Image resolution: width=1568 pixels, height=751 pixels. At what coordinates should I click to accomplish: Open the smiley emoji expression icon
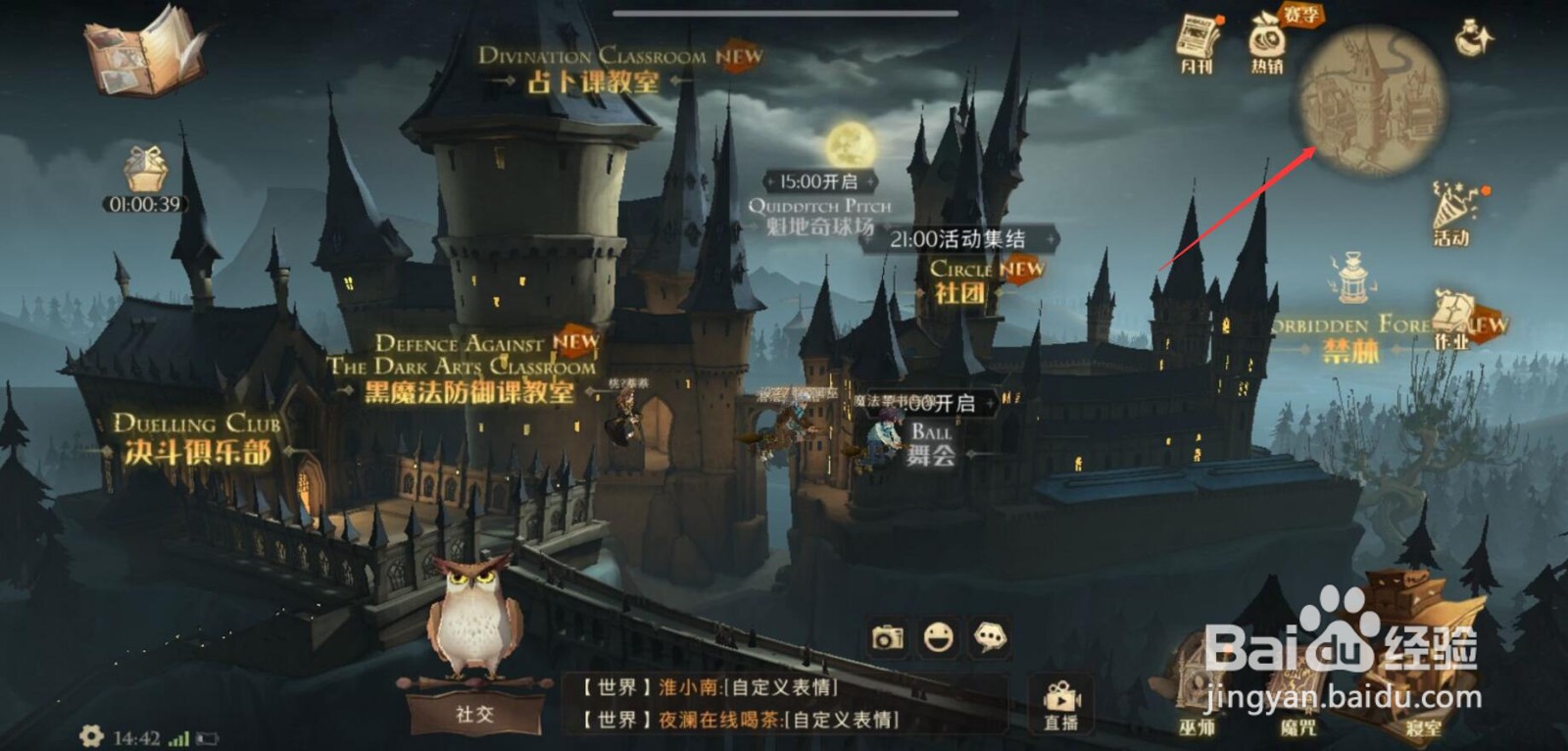938,638
